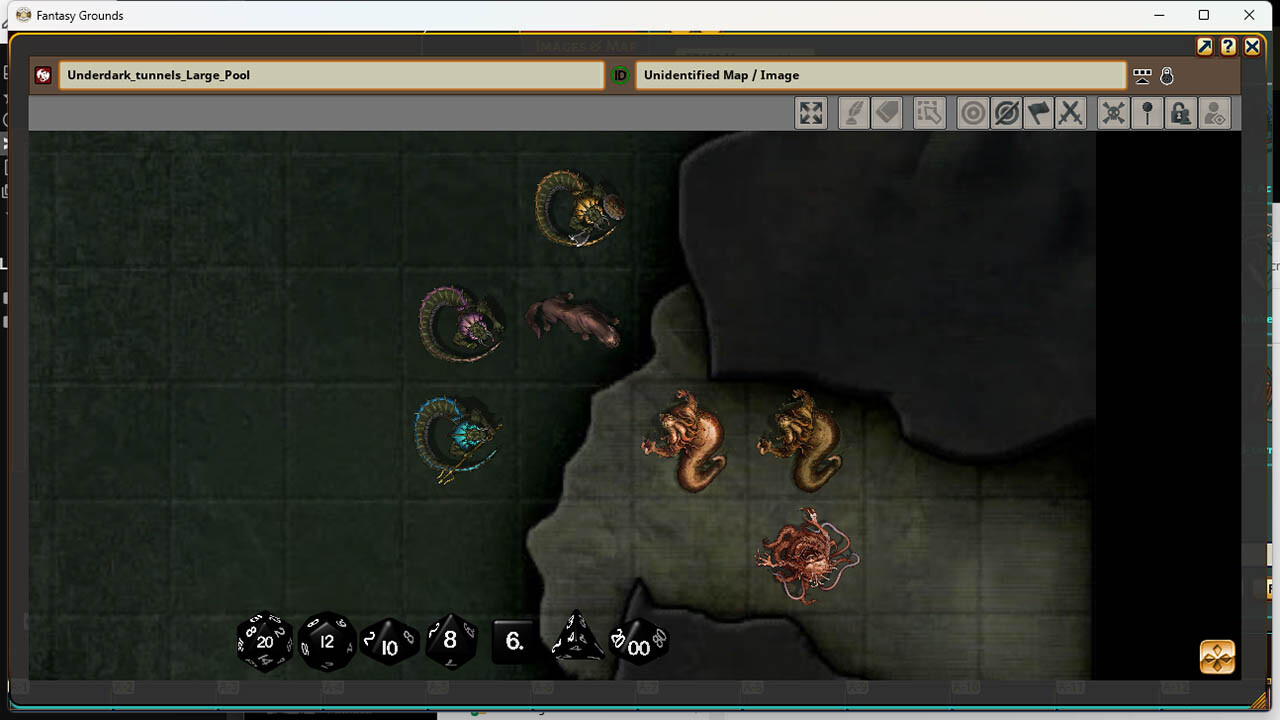
Task: Click the Underdark_tunnels_Large_Pool name field
Action: [x=330, y=74]
